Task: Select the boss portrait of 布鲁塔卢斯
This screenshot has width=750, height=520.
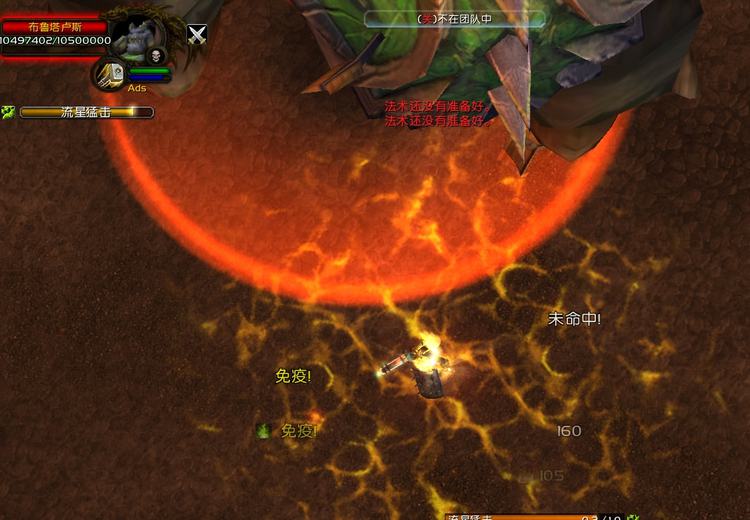Action: click(x=140, y=37)
